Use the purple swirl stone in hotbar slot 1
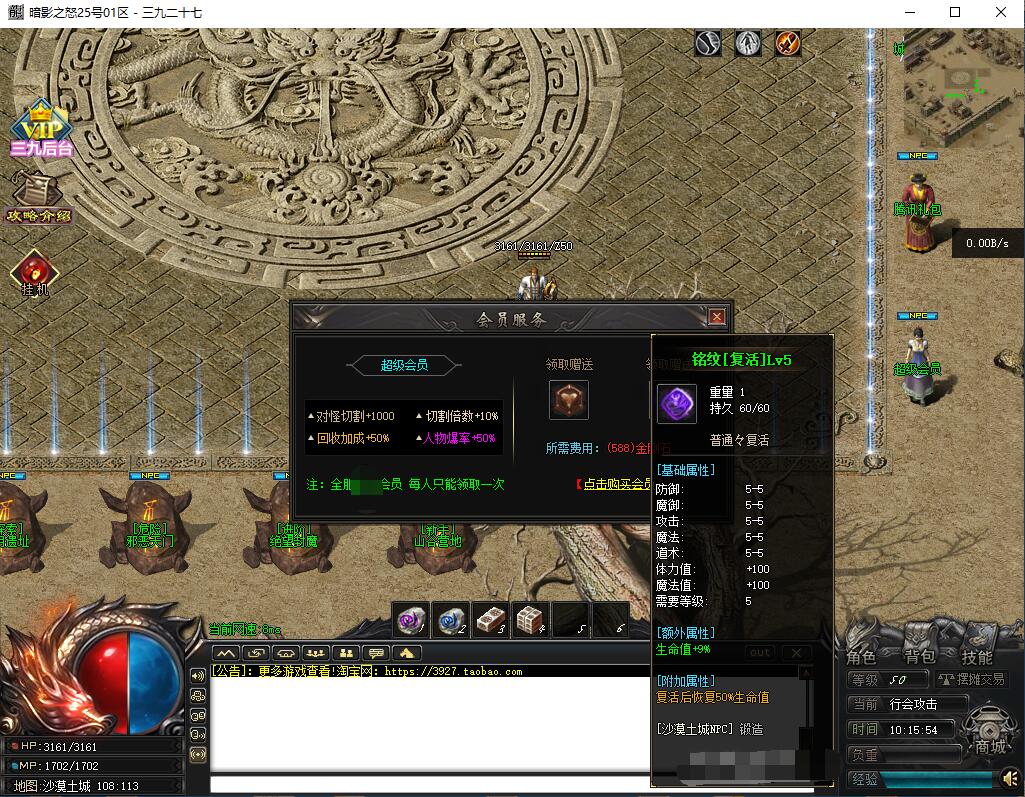This screenshot has width=1025, height=797. click(410, 621)
